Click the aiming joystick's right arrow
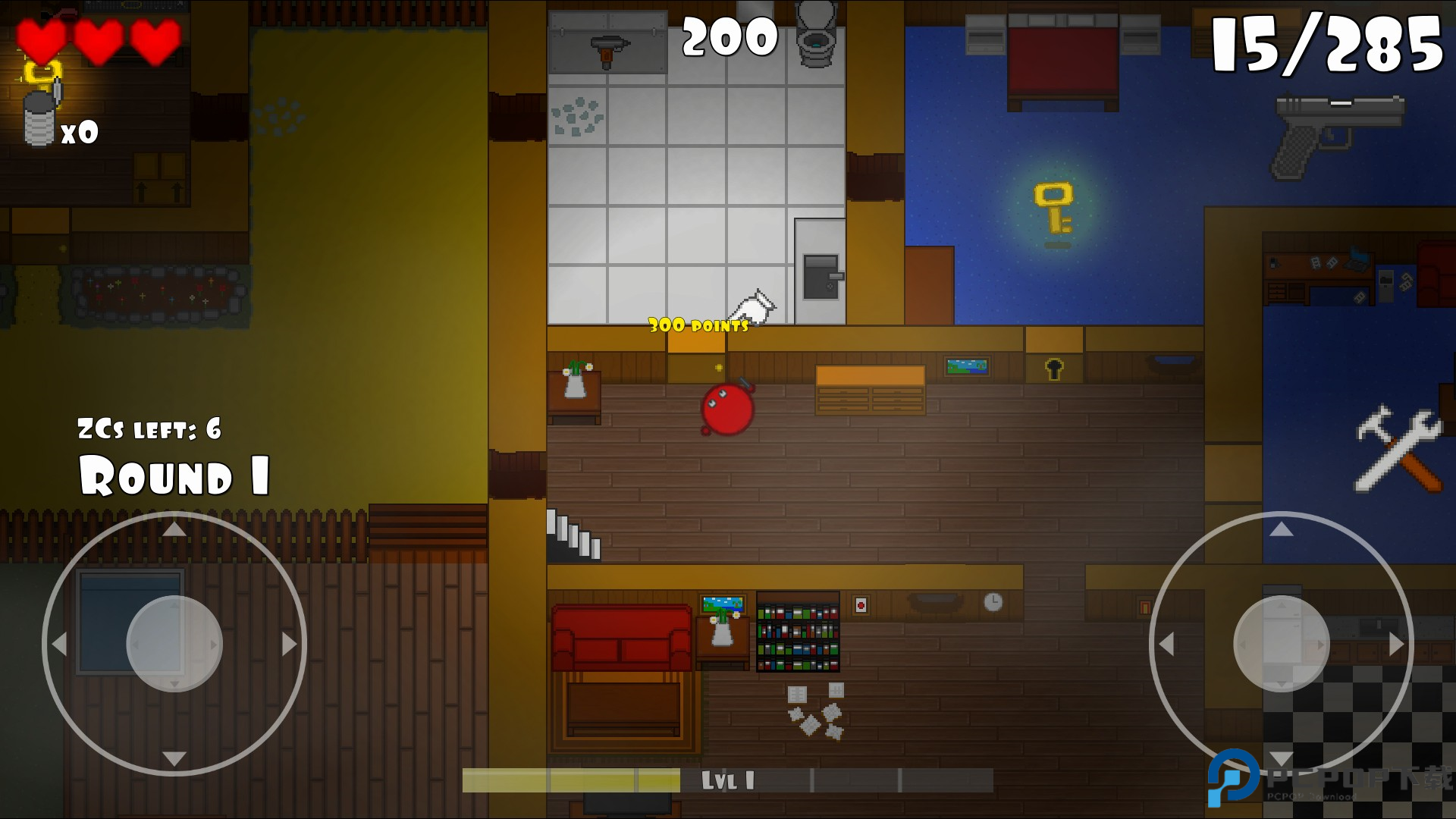The height and width of the screenshot is (819, 1456). tap(1396, 644)
